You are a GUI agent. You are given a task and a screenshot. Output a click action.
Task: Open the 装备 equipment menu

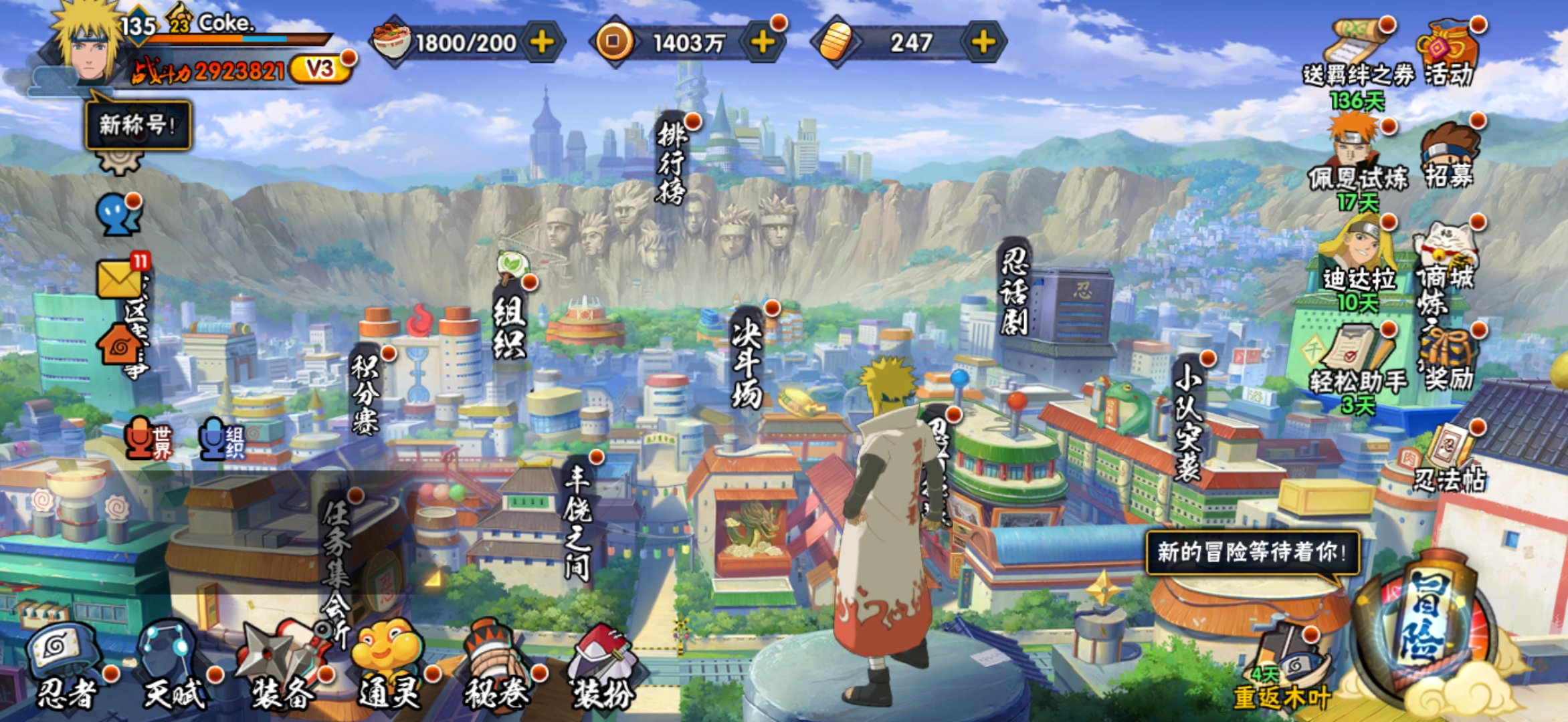click(281, 669)
